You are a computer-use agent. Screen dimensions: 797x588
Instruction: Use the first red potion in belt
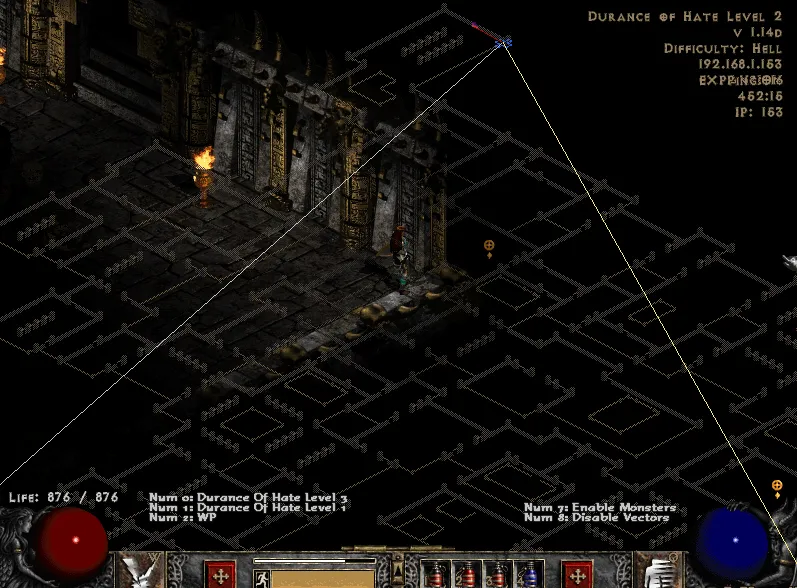(x=434, y=574)
